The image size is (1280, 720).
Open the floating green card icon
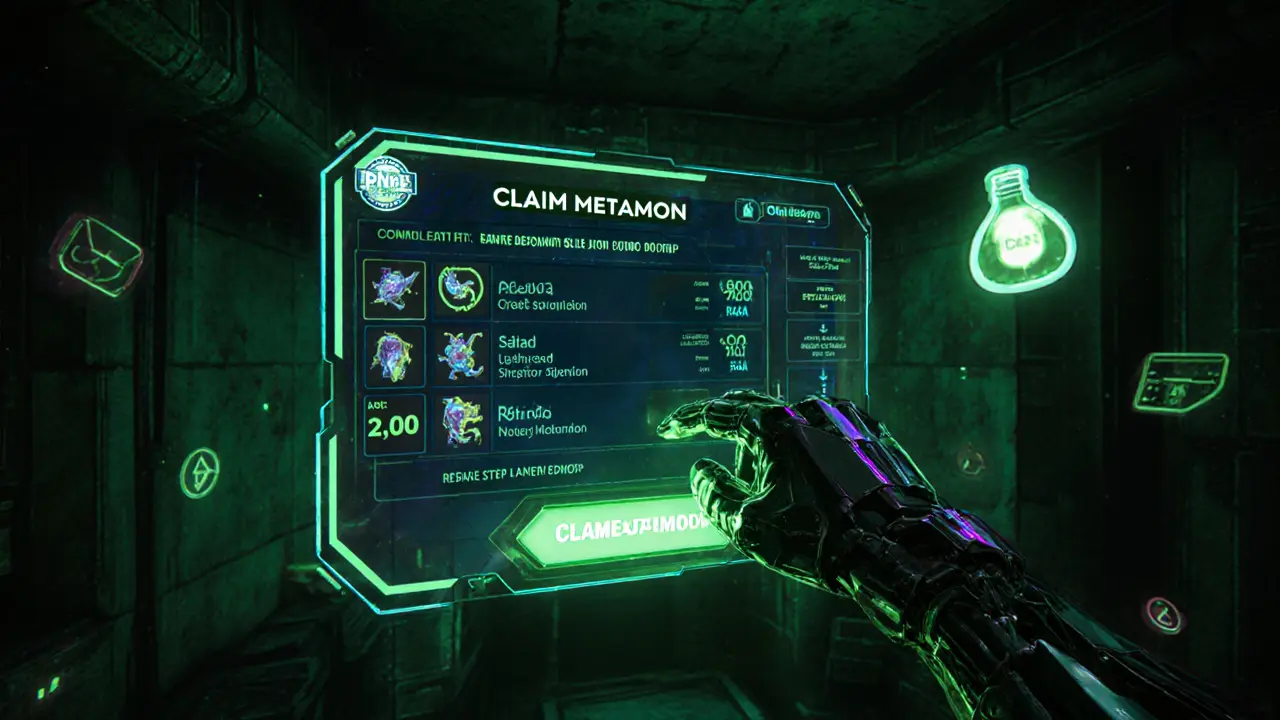tap(1180, 381)
